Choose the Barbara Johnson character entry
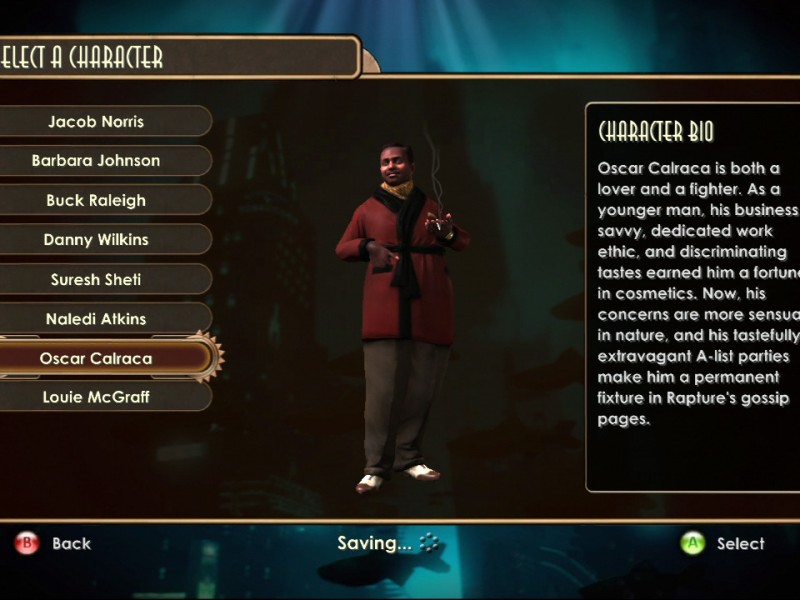 pos(96,160)
